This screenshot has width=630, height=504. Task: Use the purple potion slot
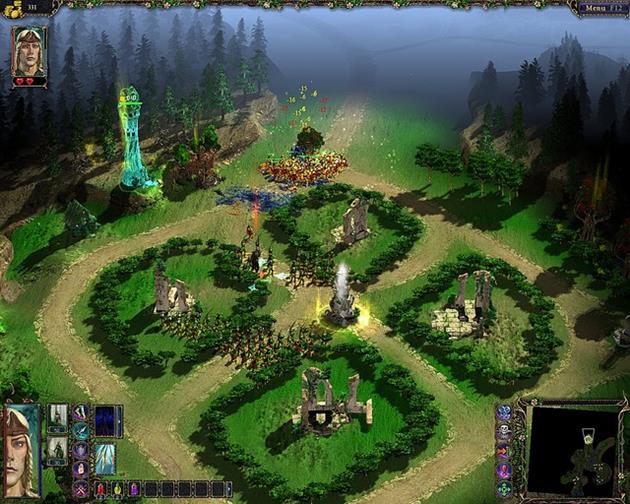pos(134,489)
